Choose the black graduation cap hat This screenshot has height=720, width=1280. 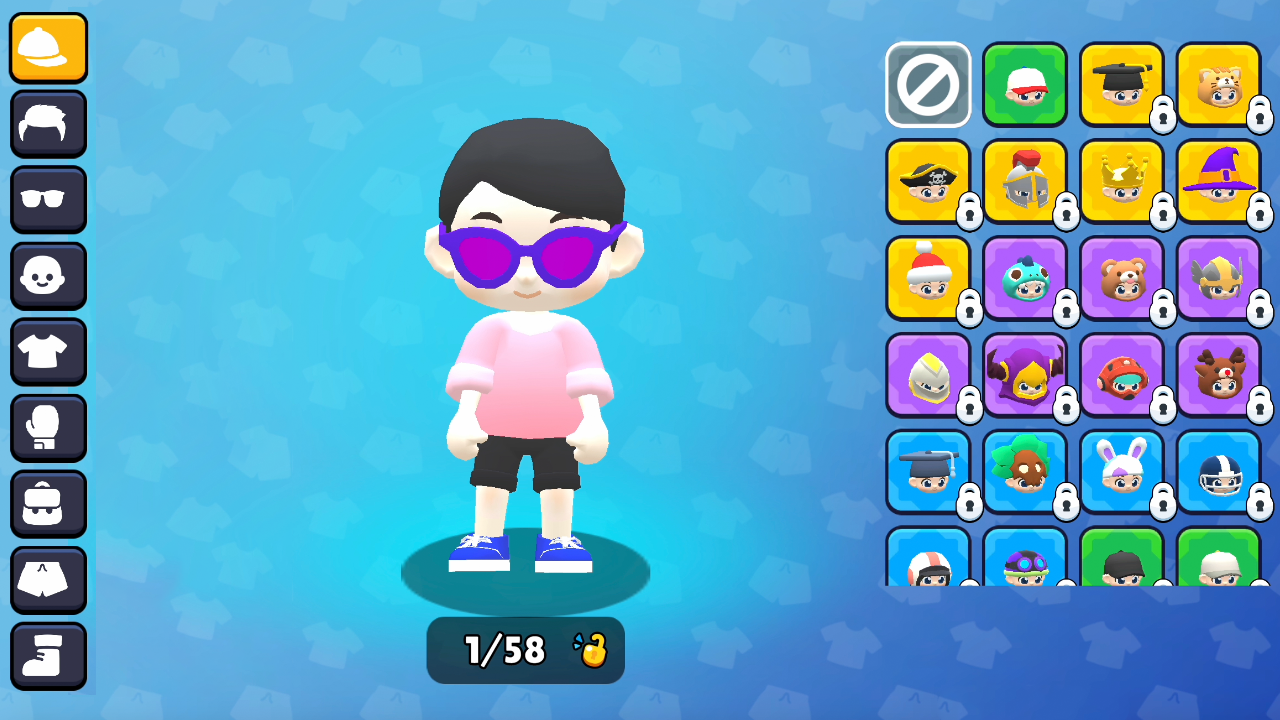[1122, 85]
